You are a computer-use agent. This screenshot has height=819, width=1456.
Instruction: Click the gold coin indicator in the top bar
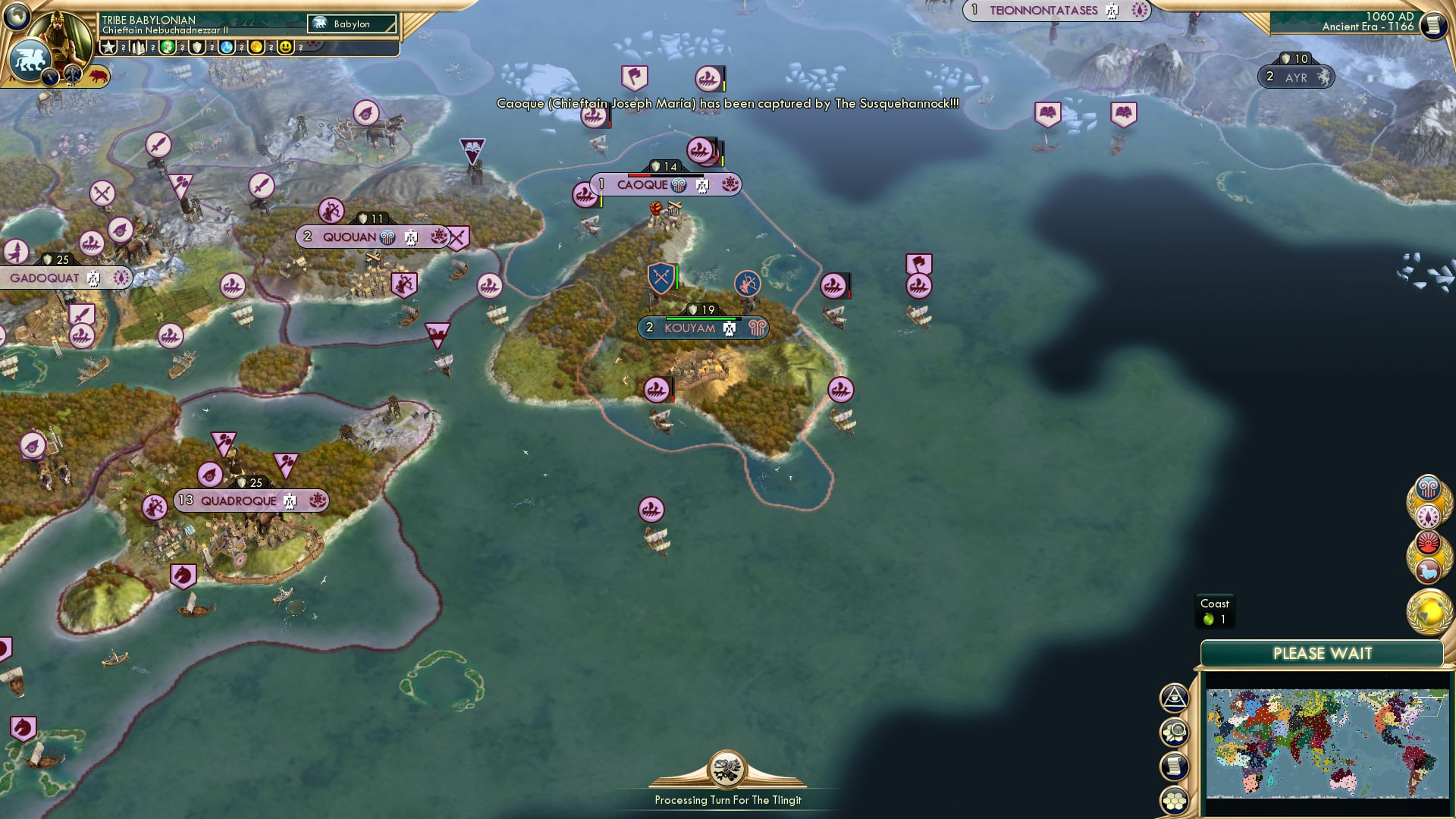click(255, 47)
